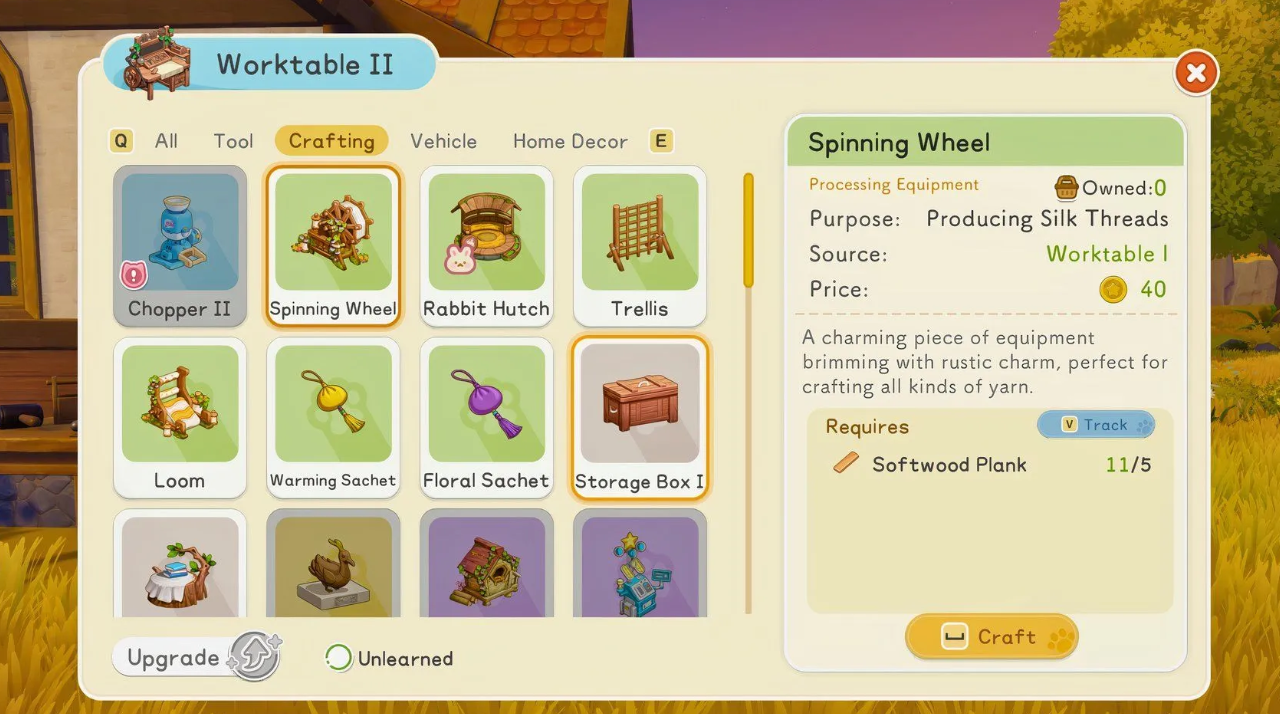This screenshot has width=1280, height=714.
Task: Choose the Loom recipe tile
Action: coord(180,417)
